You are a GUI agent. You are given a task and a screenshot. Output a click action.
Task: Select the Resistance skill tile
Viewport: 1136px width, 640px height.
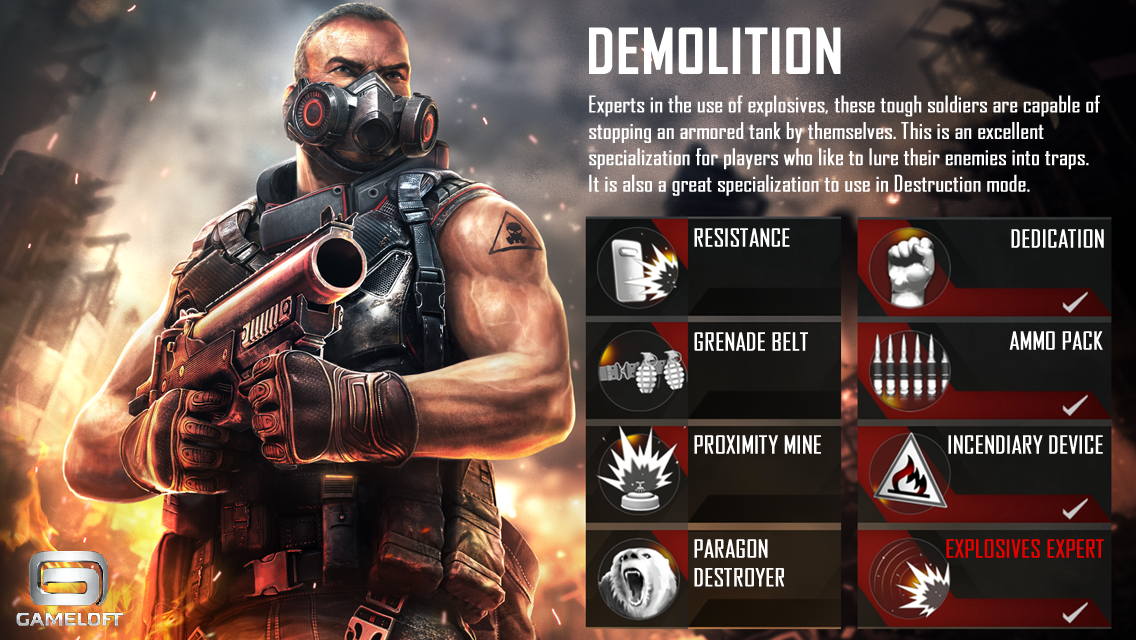point(713,265)
